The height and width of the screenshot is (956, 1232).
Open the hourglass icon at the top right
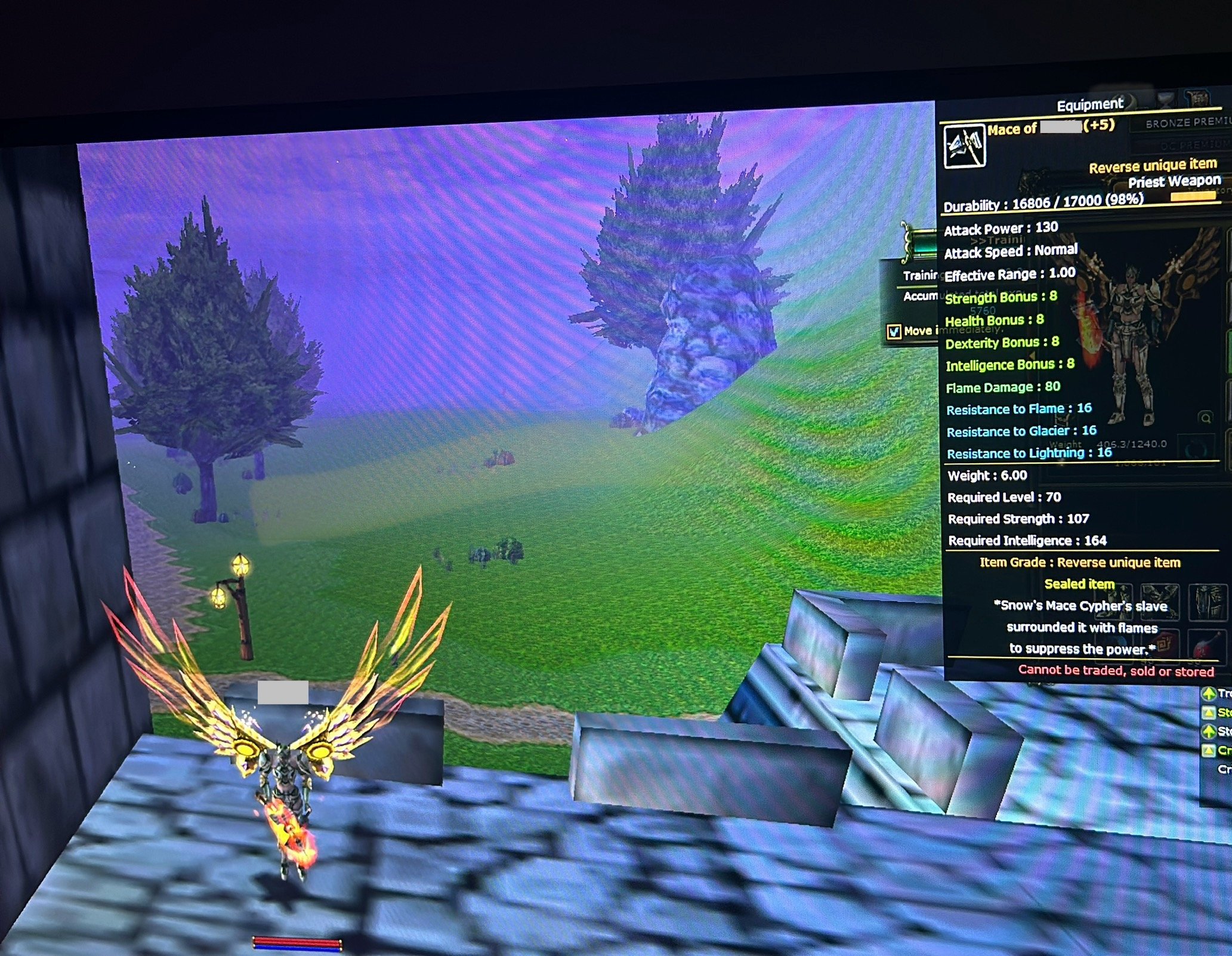click(x=1165, y=98)
